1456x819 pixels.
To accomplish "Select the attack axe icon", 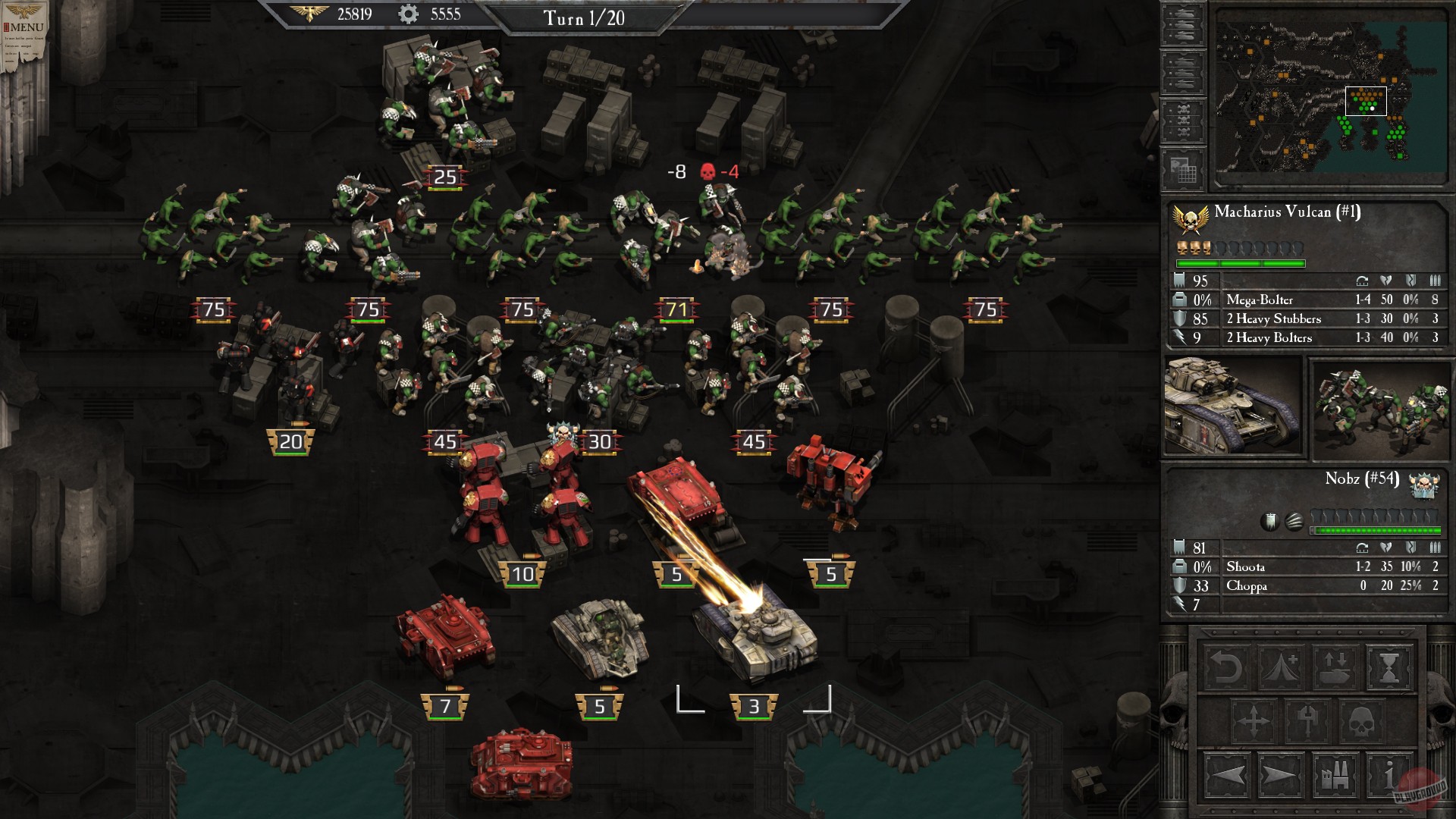I will (x=1307, y=720).
